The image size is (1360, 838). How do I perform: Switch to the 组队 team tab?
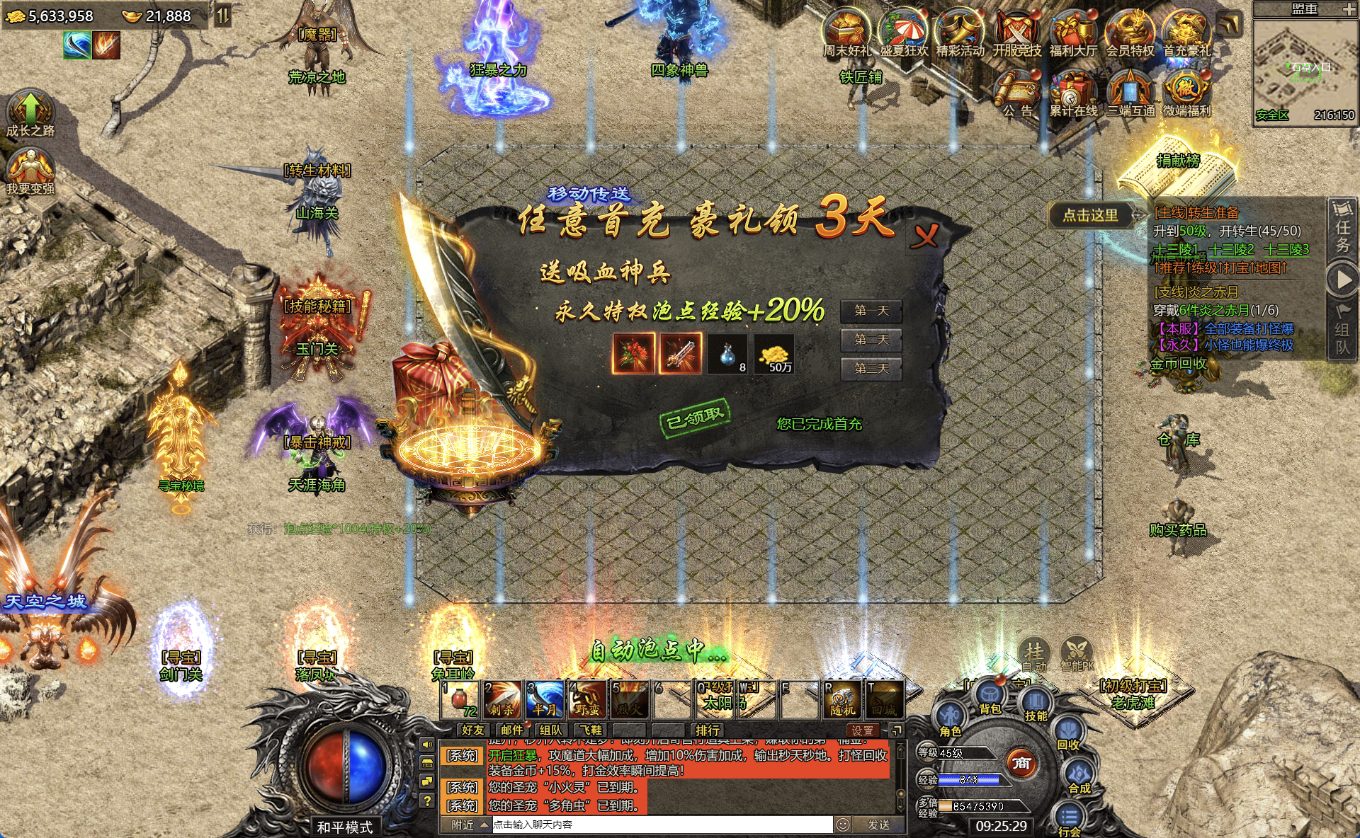coord(551,730)
